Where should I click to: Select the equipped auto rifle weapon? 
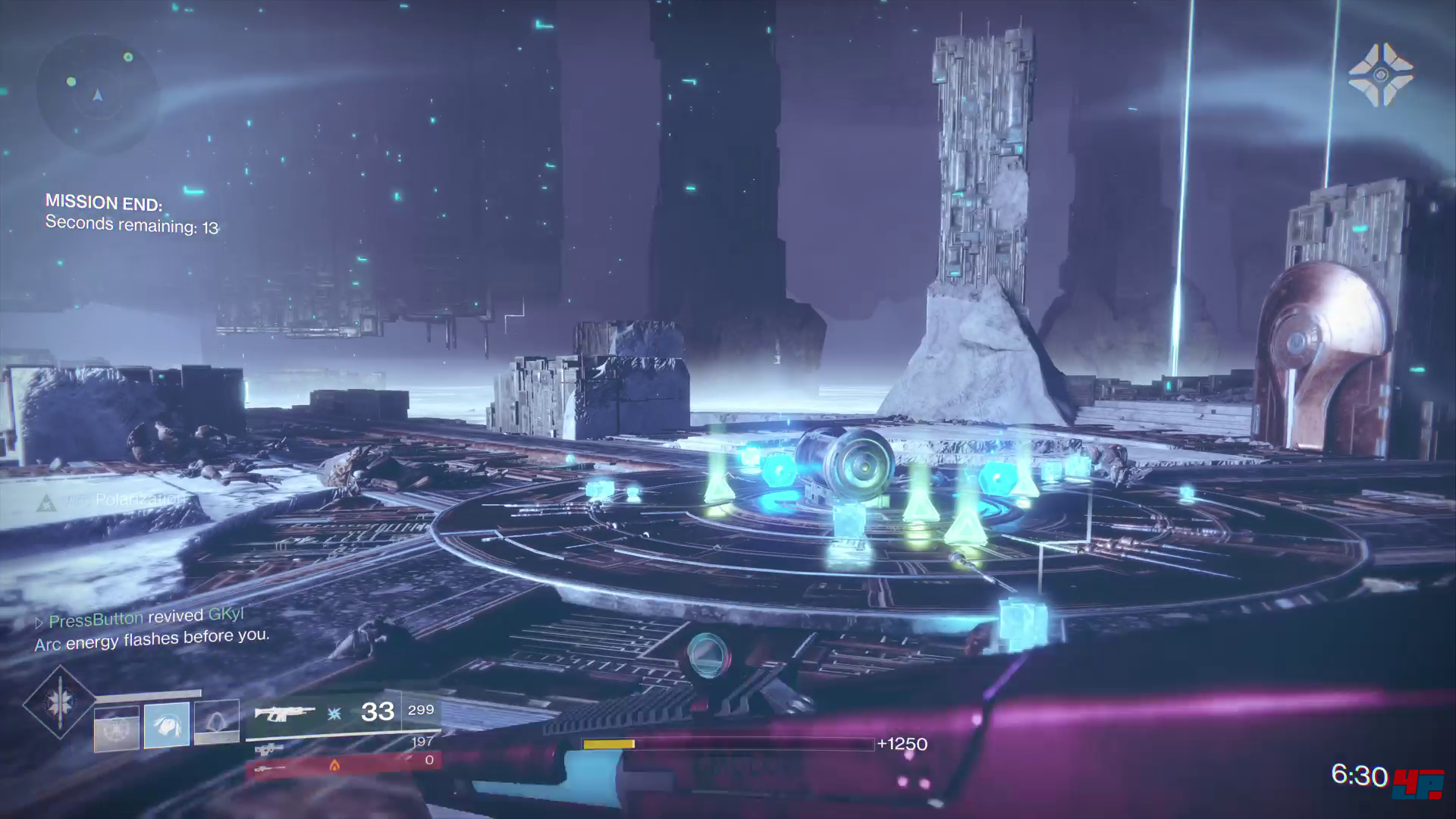point(285,713)
